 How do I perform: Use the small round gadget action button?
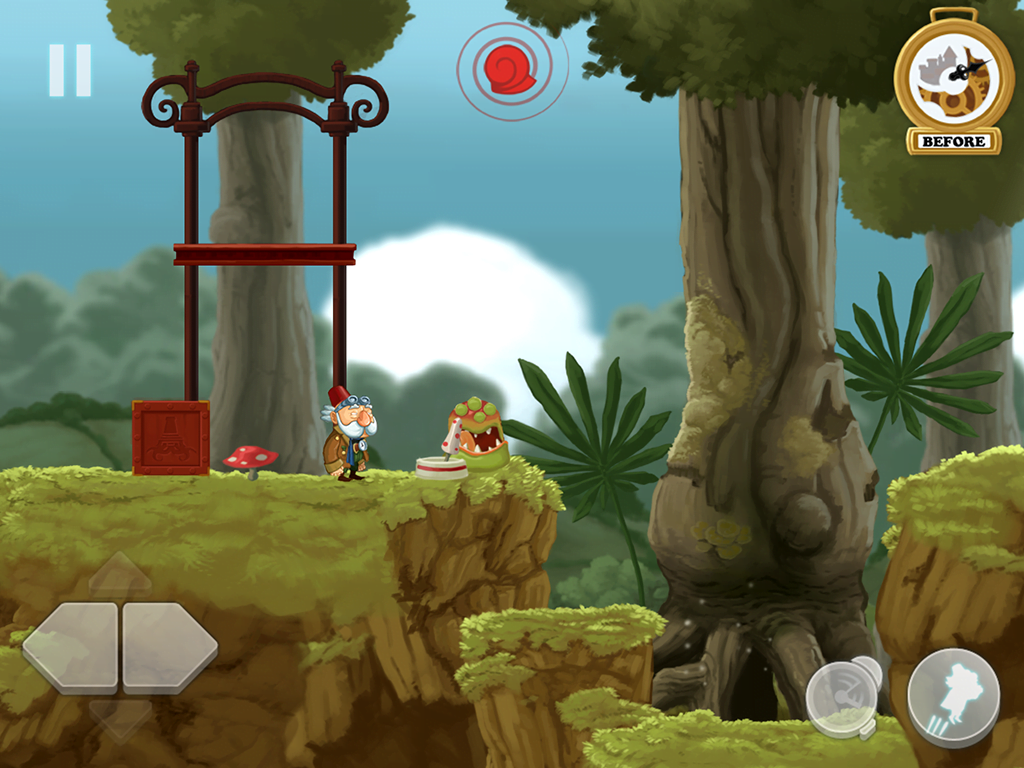tap(842, 695)
